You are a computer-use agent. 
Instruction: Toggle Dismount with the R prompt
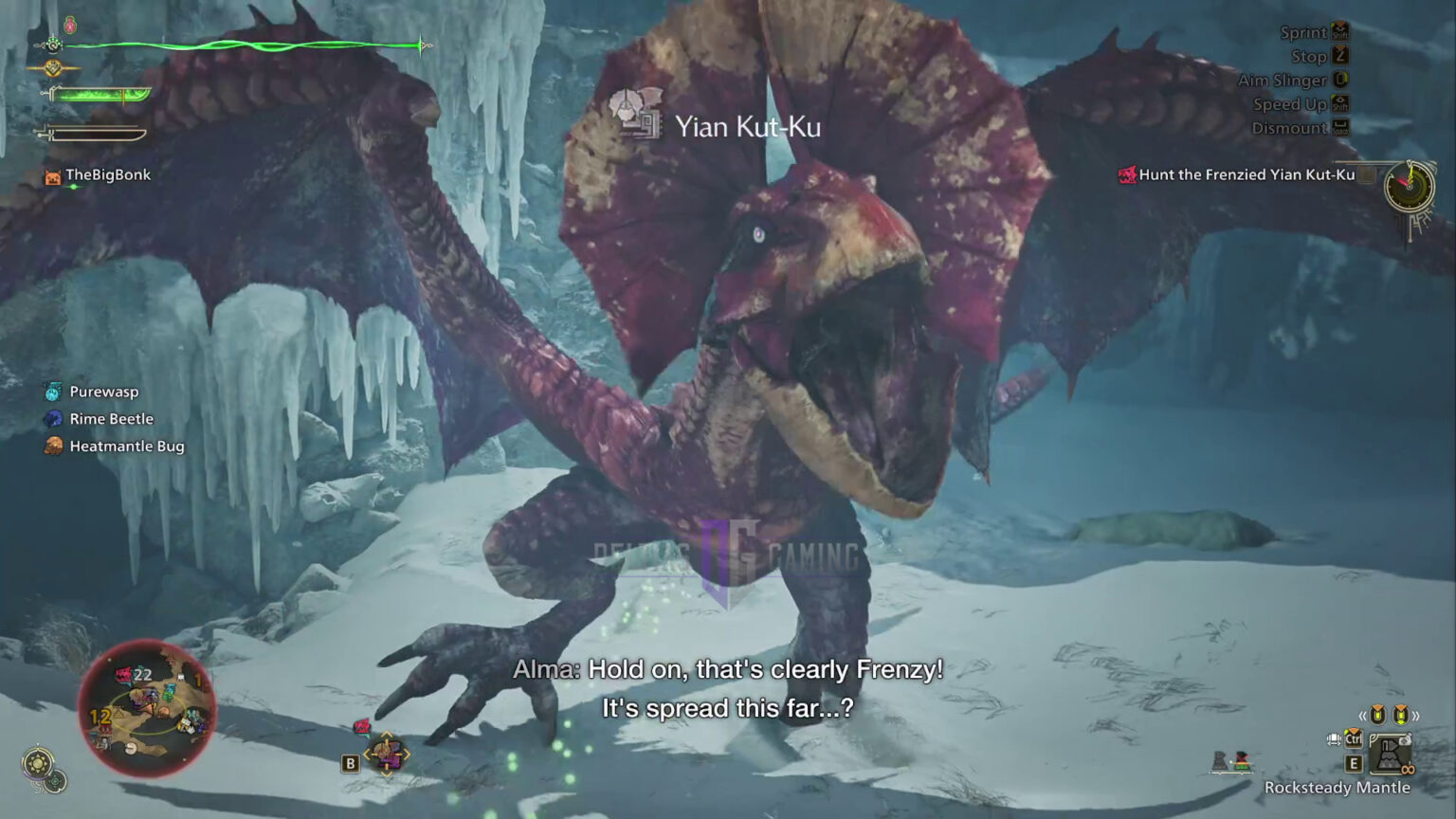click(1340, 129)
